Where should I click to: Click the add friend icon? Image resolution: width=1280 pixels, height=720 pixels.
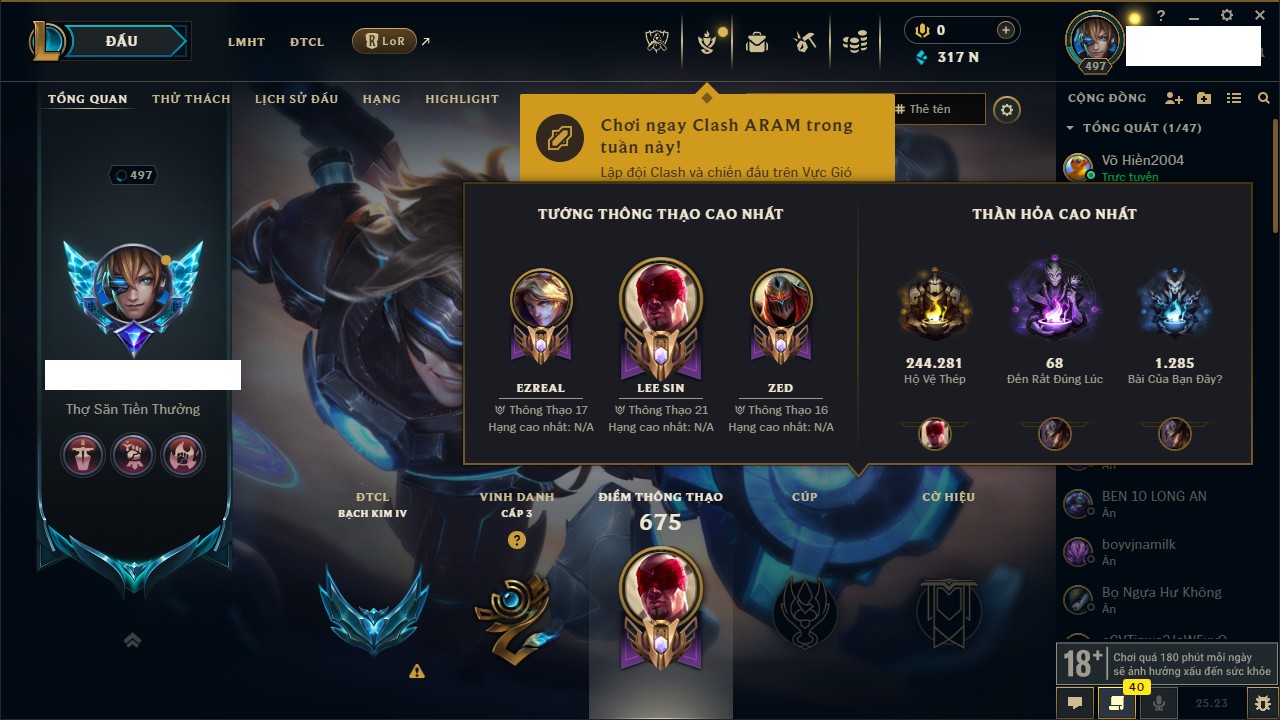click(x=1174, y=99)
